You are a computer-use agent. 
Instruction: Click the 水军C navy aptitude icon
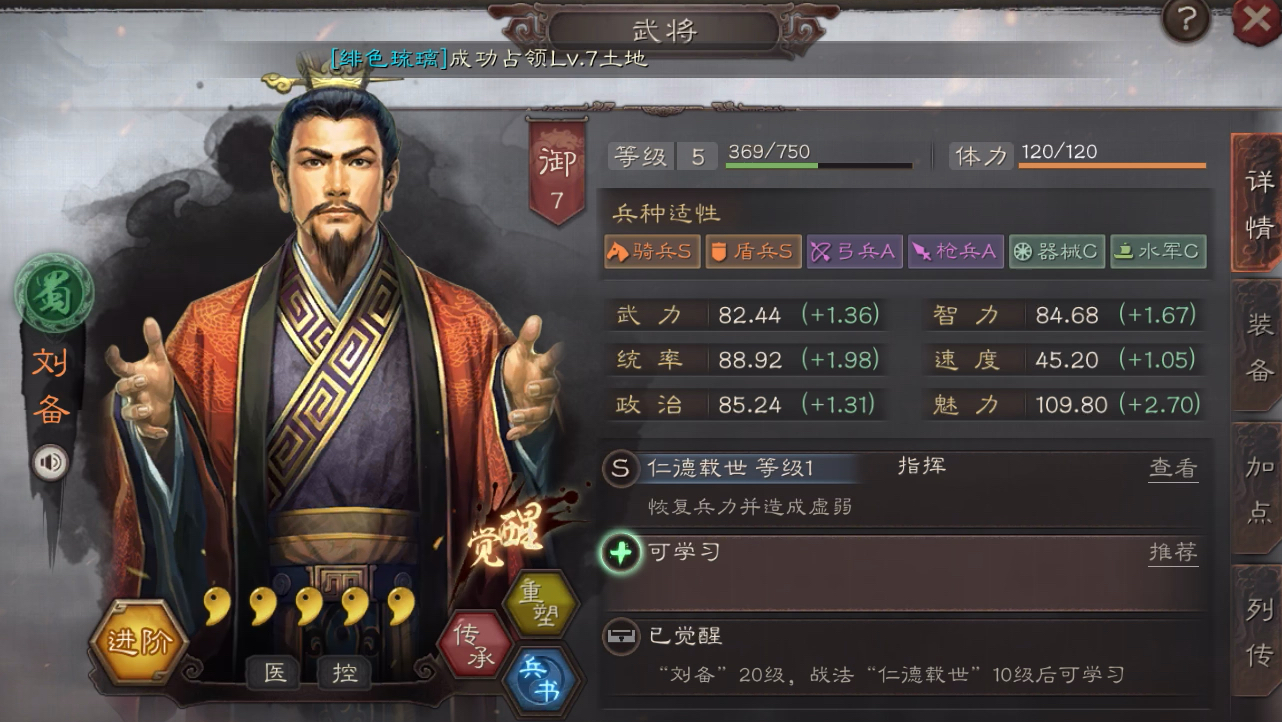pos(1157,251)
